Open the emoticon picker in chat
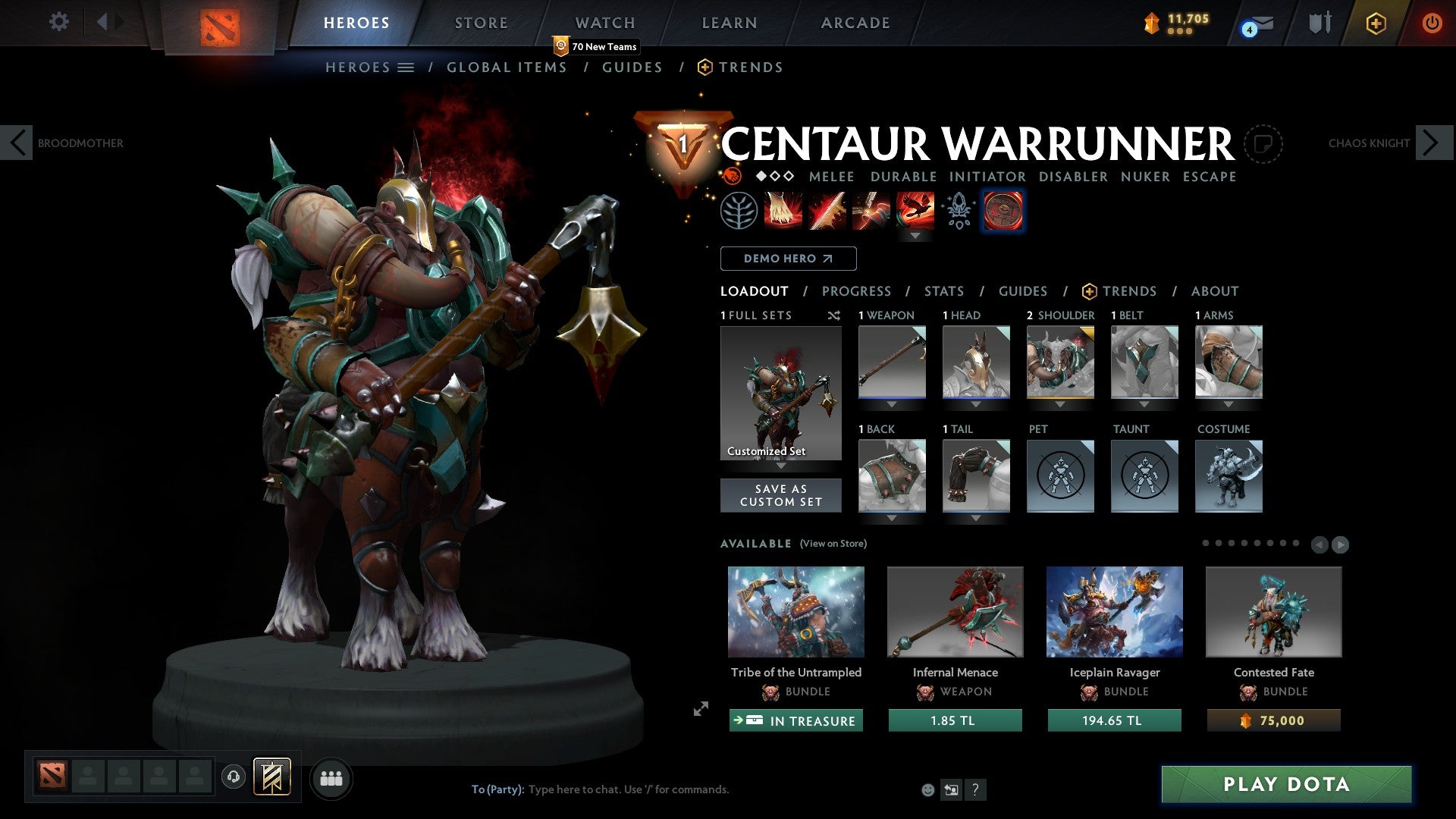1456x819 pixels. (x=927, y=789)
